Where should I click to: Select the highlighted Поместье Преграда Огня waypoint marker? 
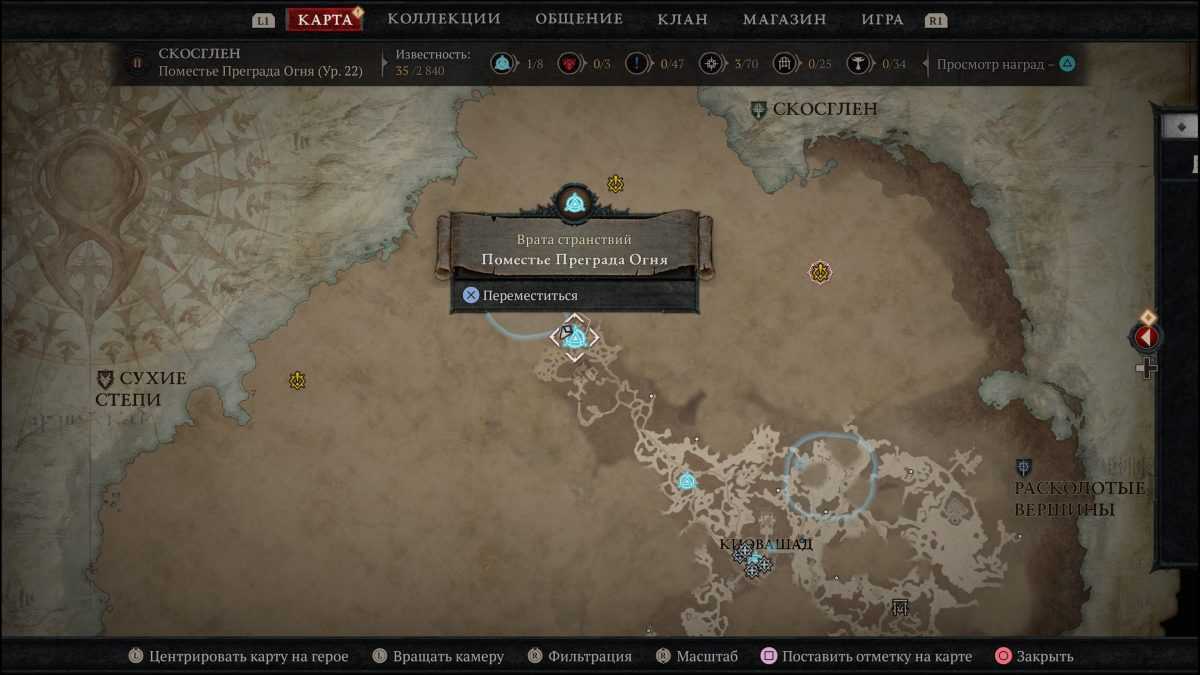575,338
